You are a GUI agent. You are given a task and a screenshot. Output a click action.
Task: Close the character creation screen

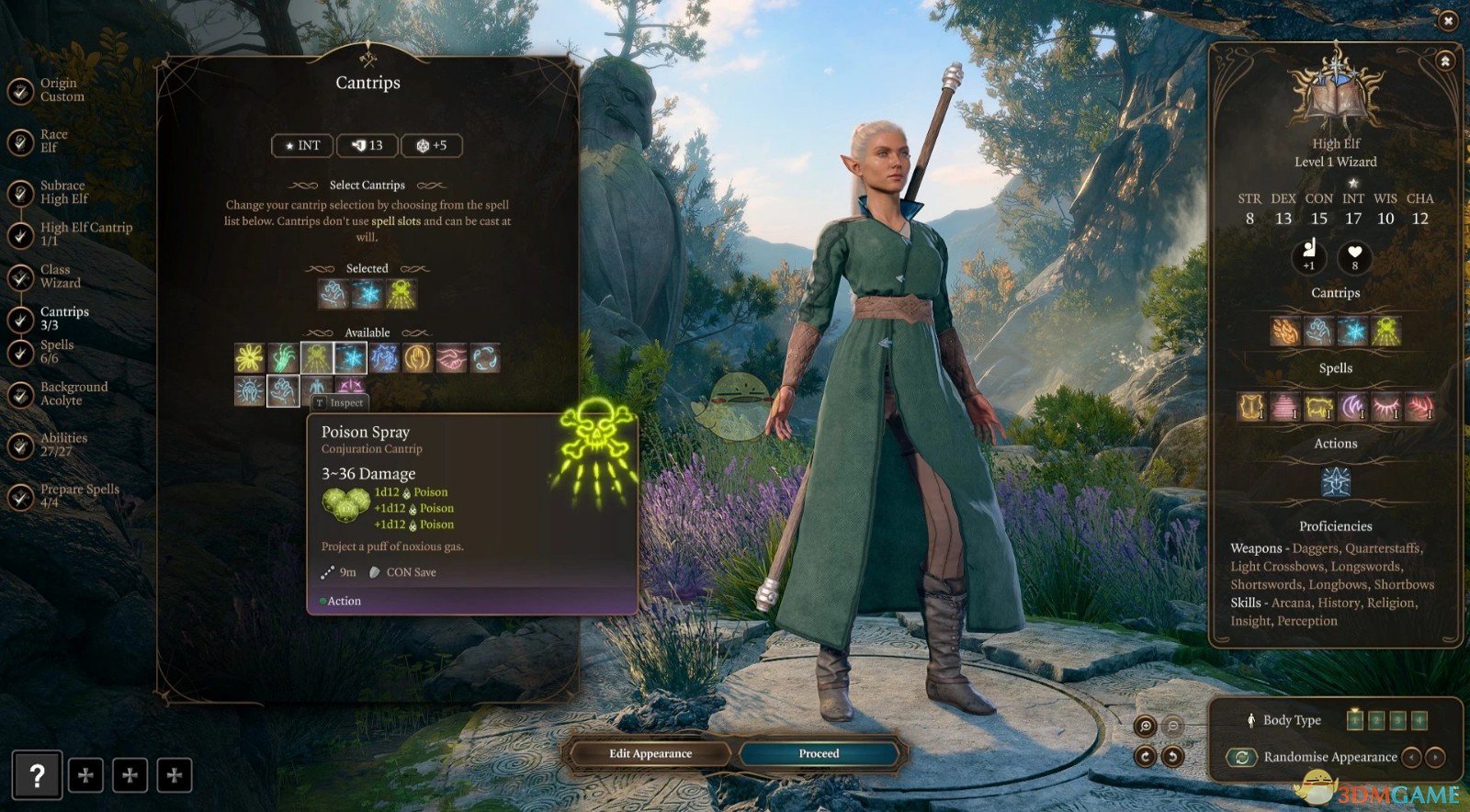(1448, 19)
